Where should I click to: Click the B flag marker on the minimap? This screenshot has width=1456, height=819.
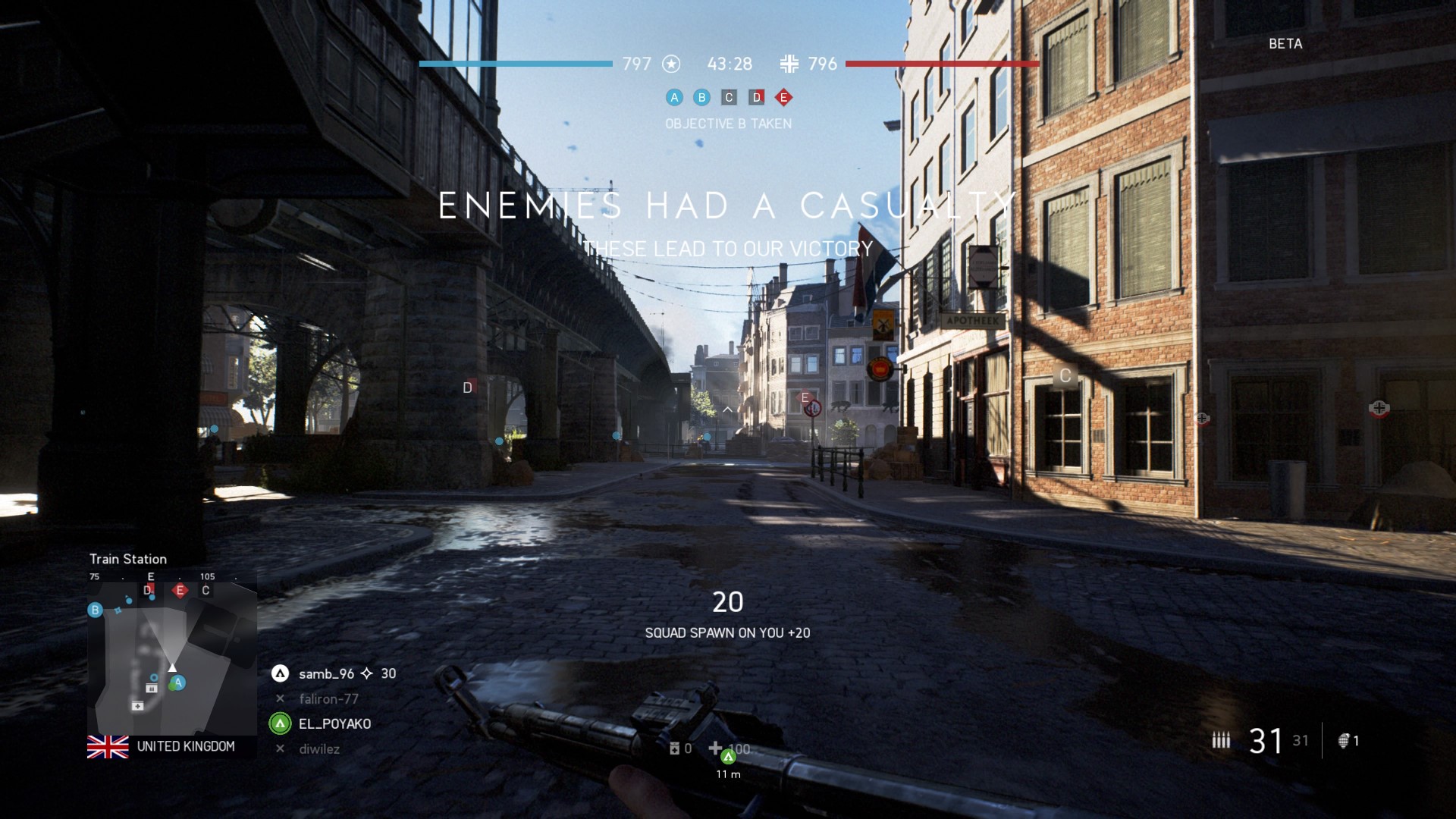coord(95,610)
